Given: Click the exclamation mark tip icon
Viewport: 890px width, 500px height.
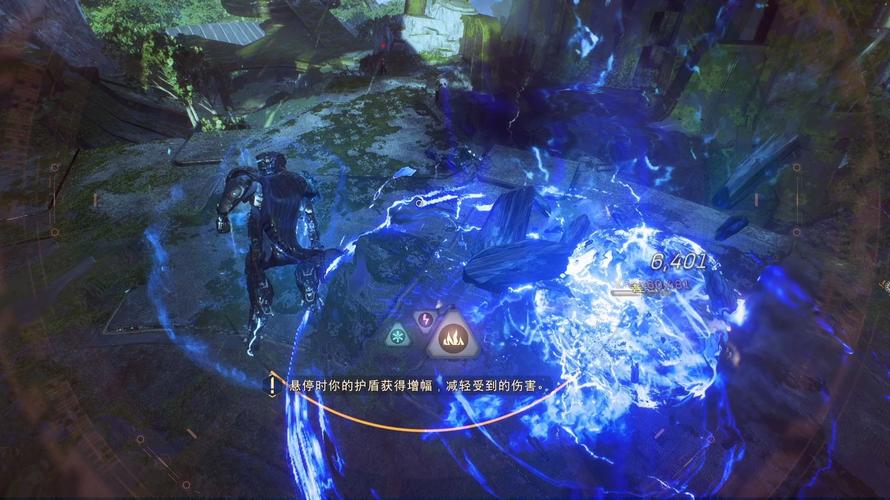Looking at the screenshot, I should tap(272, 384).
